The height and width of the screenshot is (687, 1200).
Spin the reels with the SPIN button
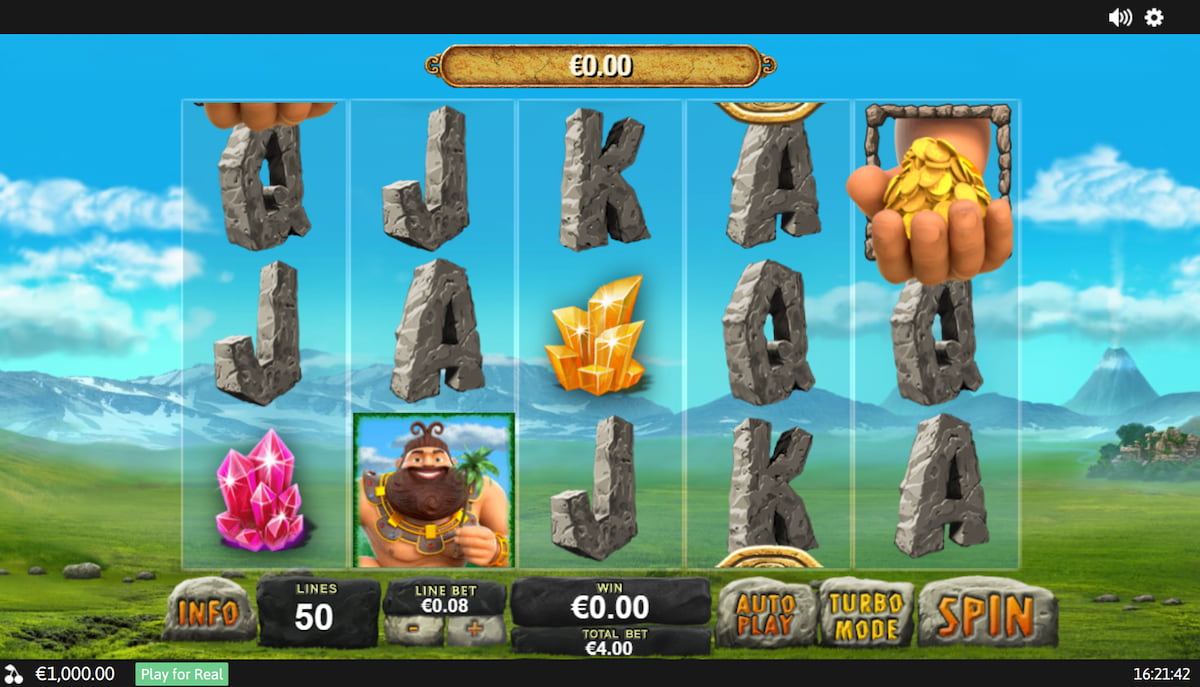[x=987, y=613]
